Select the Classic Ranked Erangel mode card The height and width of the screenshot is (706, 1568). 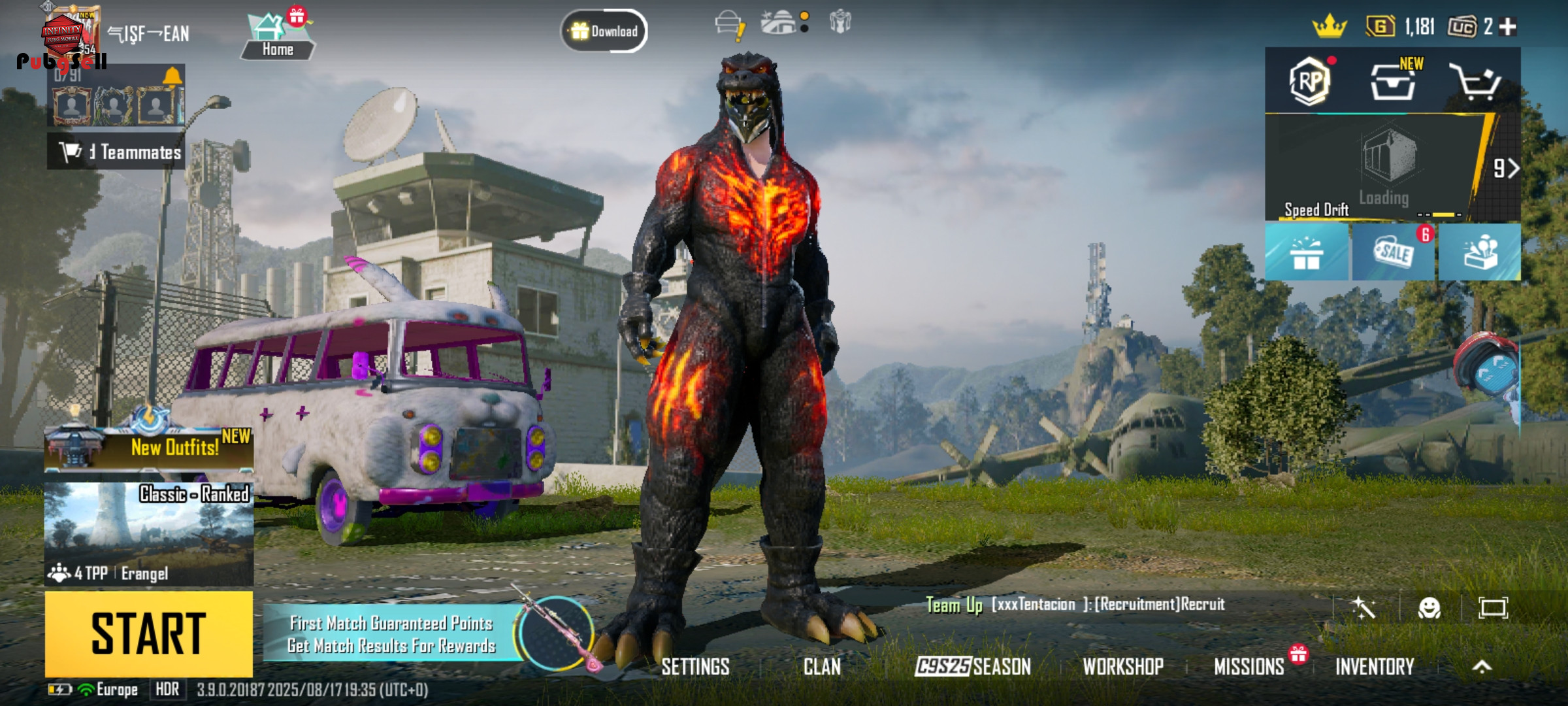click(x=149, y=533)
